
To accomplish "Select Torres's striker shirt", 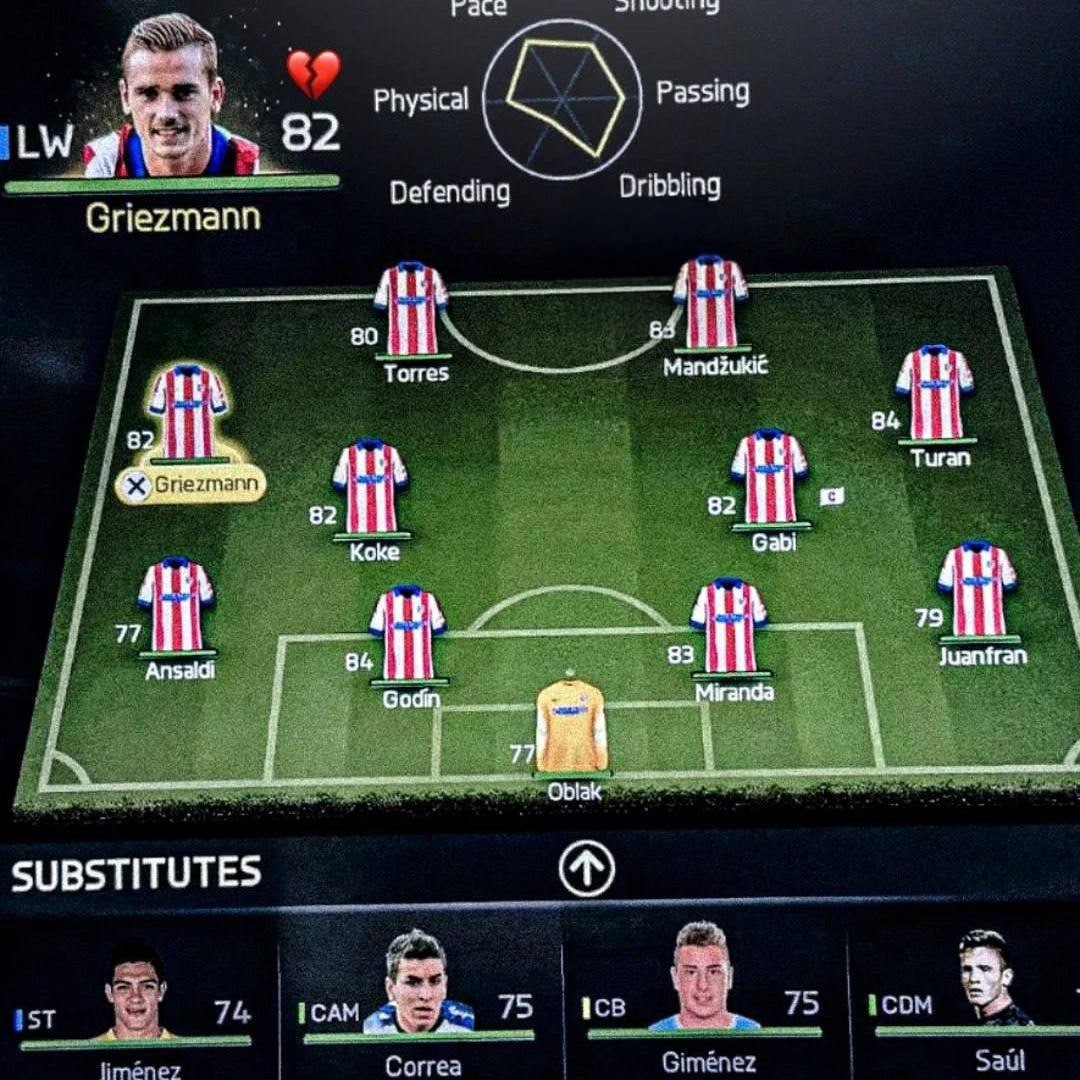I will [x=411, y=309].
